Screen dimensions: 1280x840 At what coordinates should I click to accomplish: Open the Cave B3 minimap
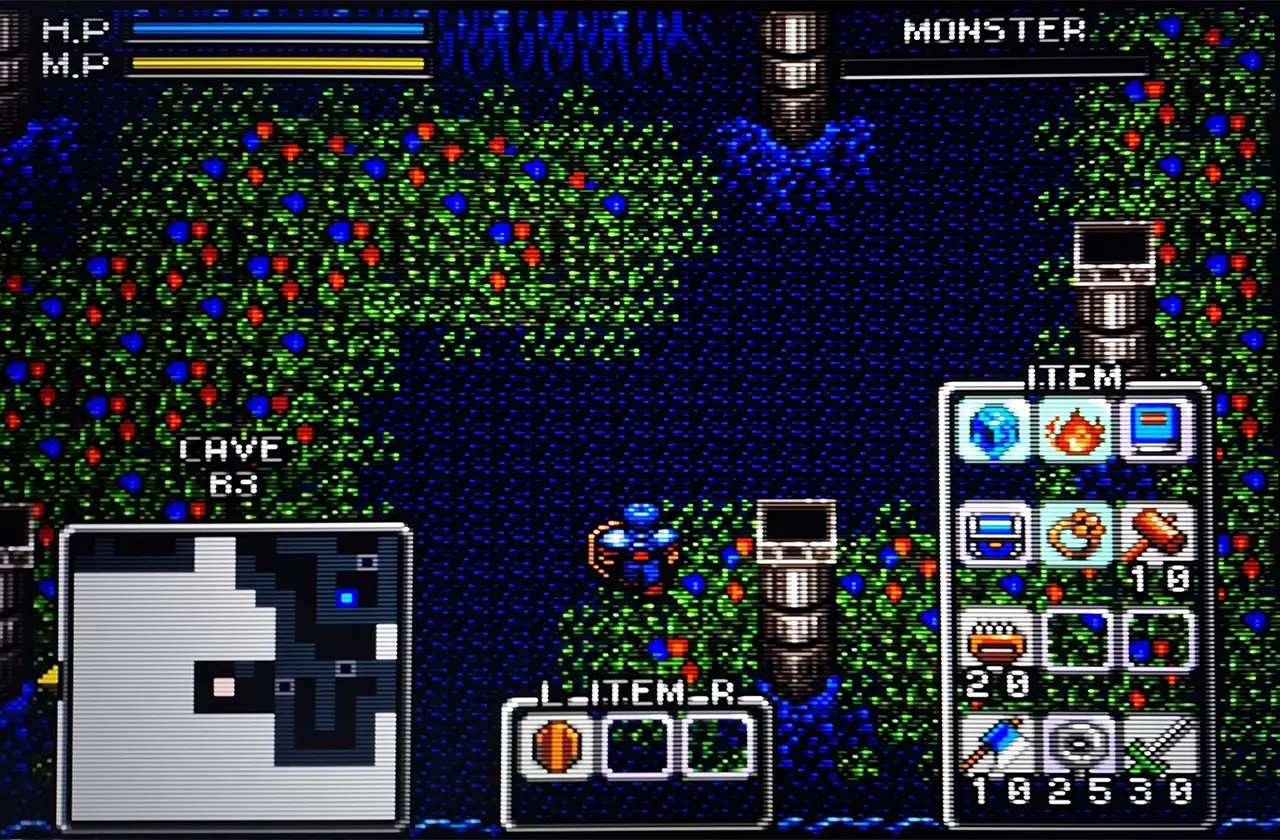pyautogui.click(x=235, y=675)
